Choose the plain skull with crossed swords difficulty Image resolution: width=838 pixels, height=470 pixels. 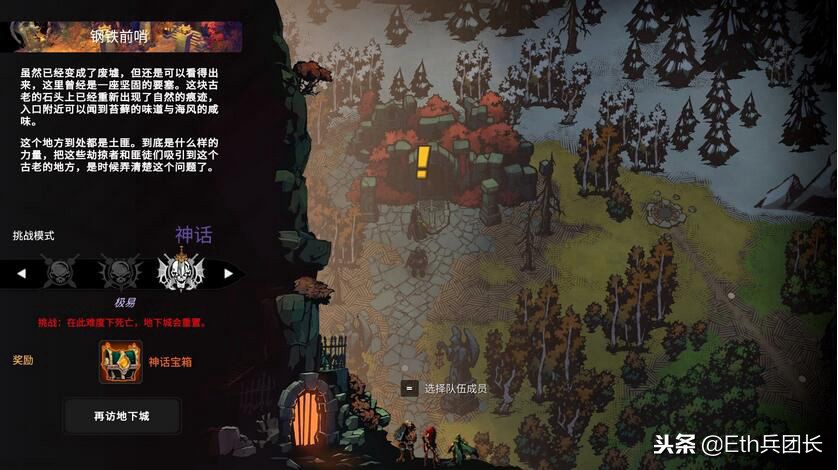coord(58,271)
